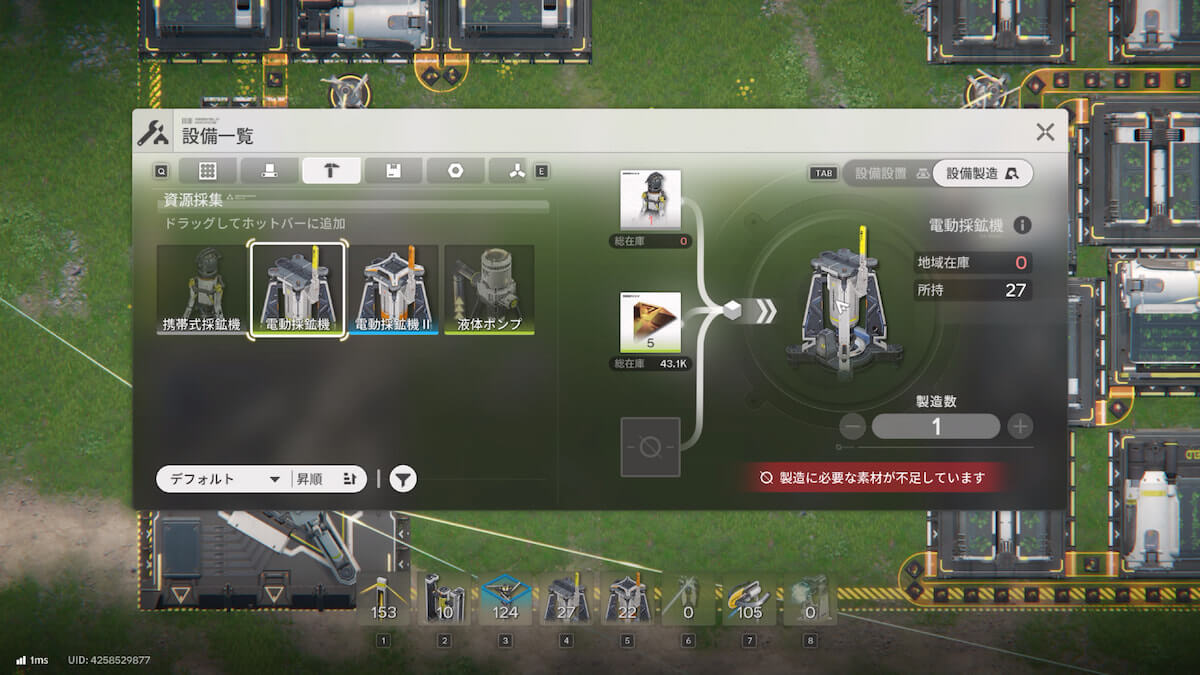Image resolution: width=1200 pixels, height=675 pixels.
Task: Choose the 電動採鉱機 electric miner tile
Action: tap(297, 289)
